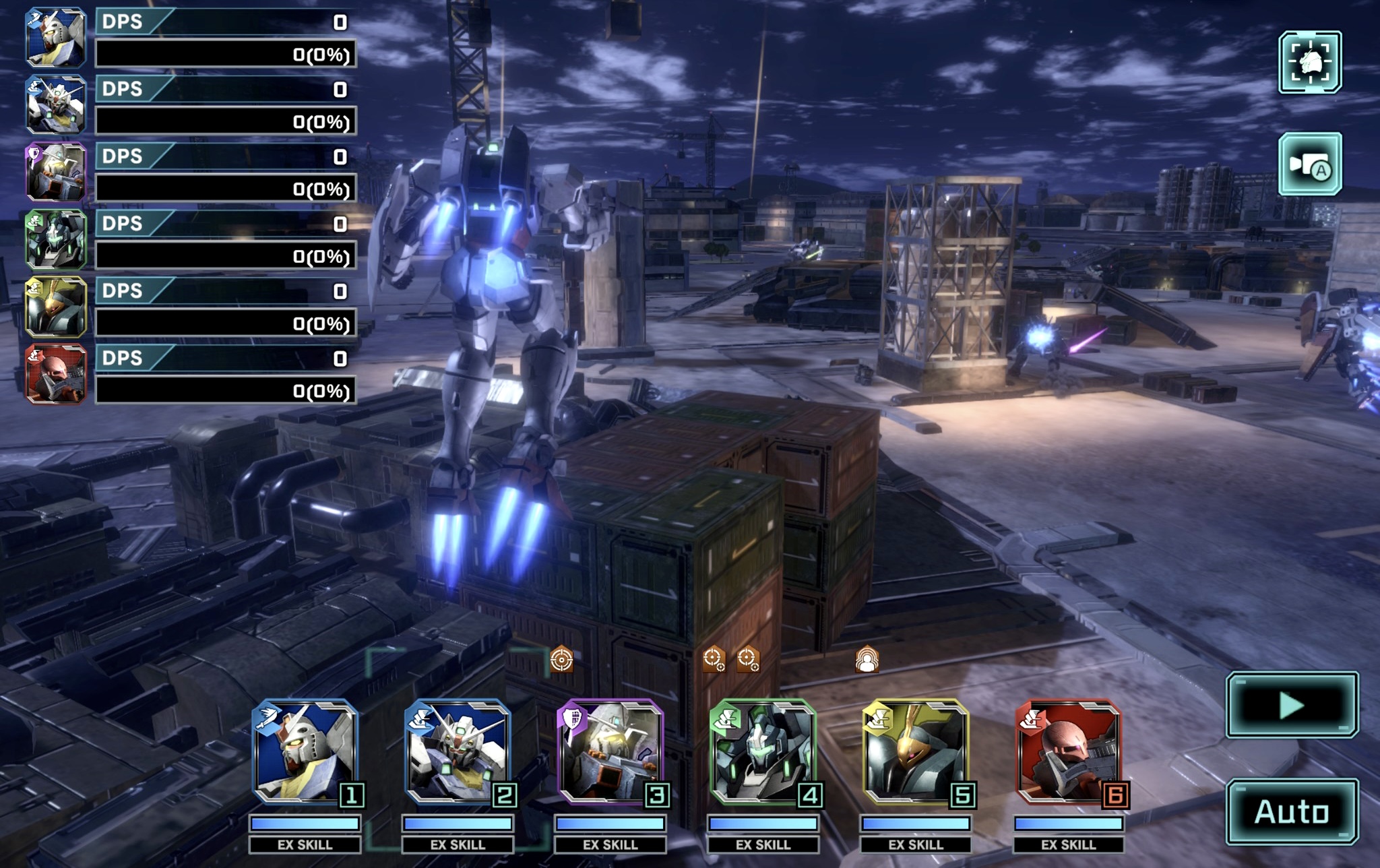The height and width of the screenshot is (868, 1380).
Task: Choose unit card number 3
Action: [611, 752]
